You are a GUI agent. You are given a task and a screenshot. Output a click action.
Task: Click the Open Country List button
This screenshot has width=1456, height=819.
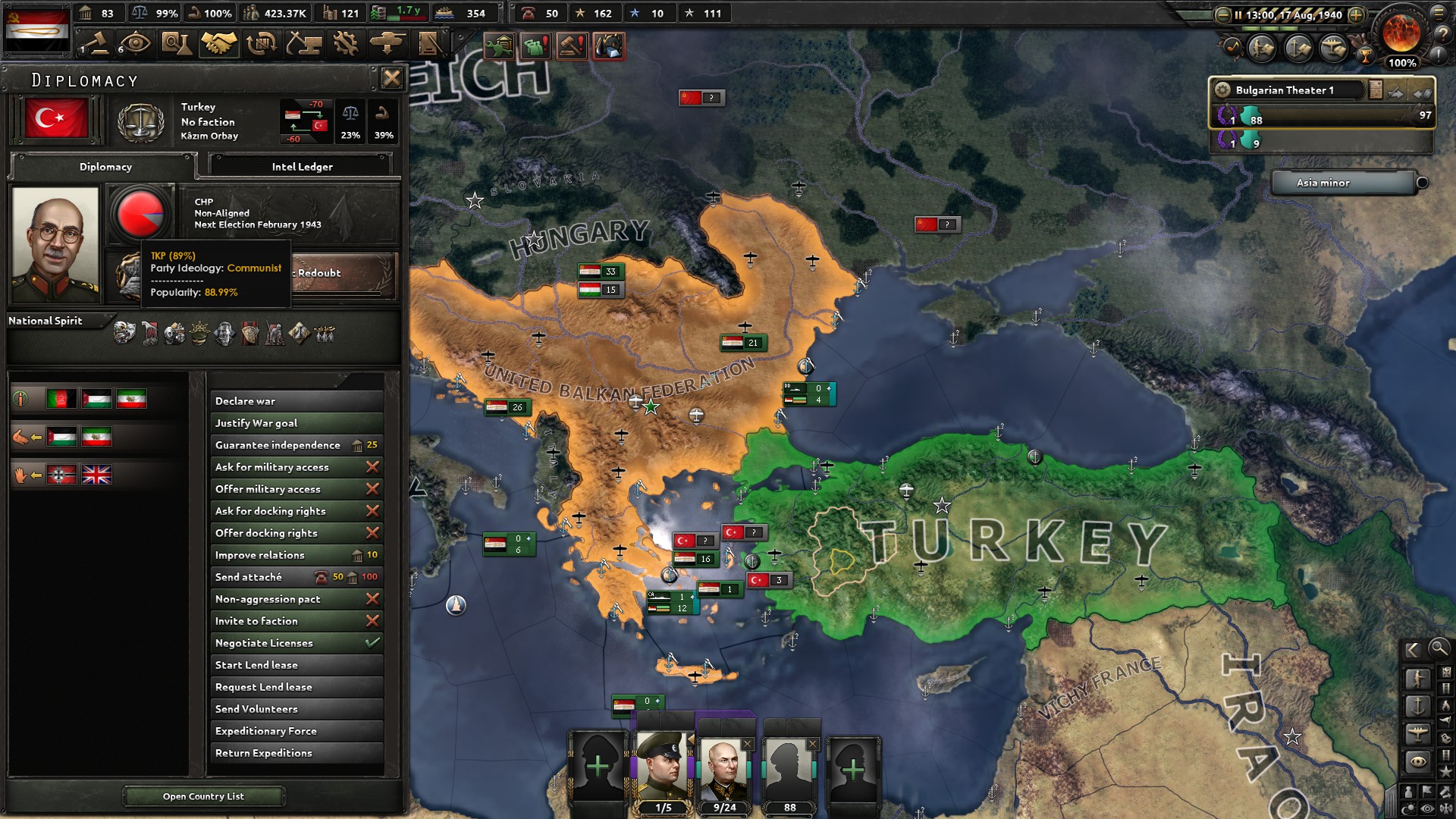[203, 796]
